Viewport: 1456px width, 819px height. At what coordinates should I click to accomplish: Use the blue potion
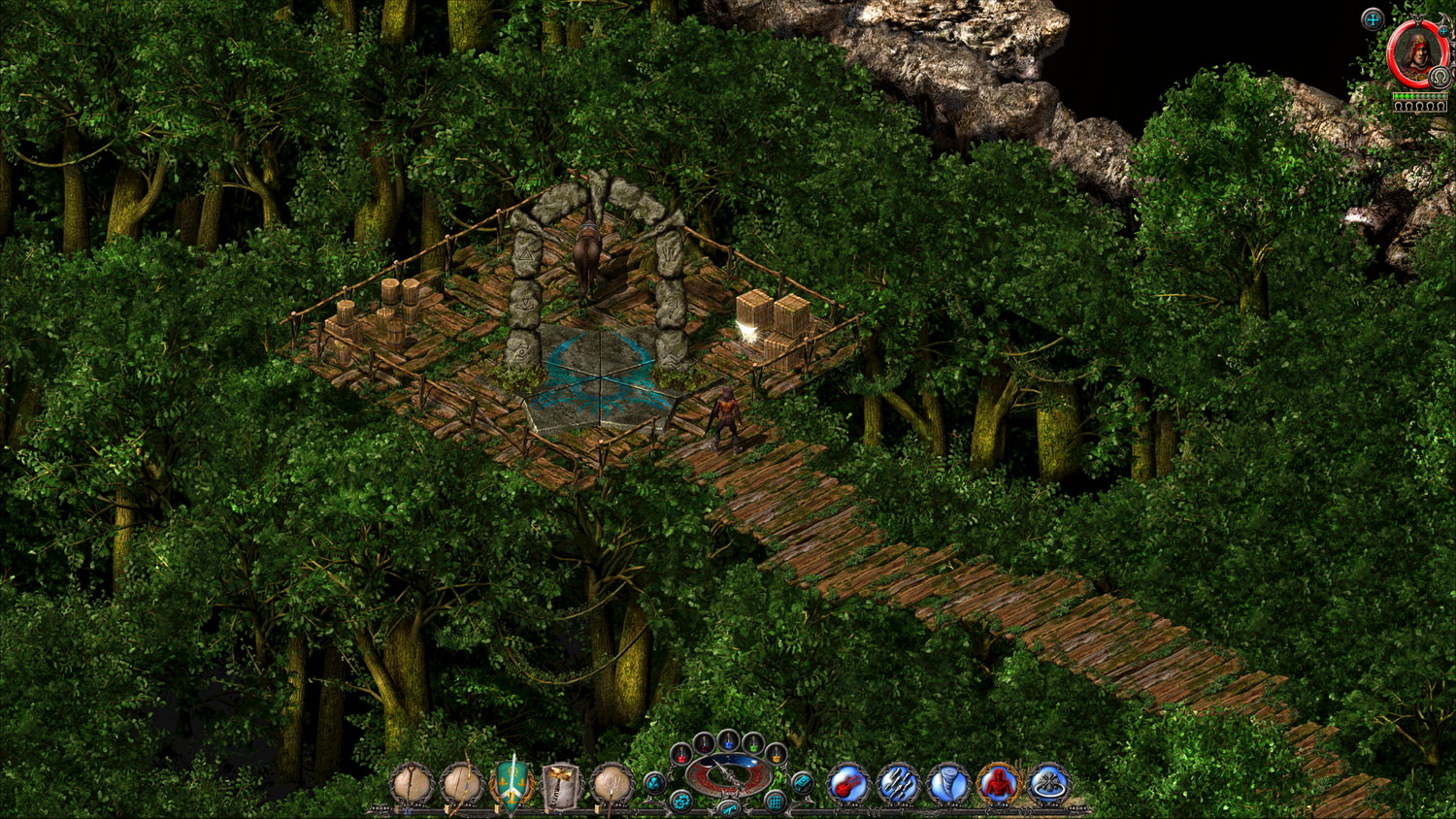click(x=728, y=740)
